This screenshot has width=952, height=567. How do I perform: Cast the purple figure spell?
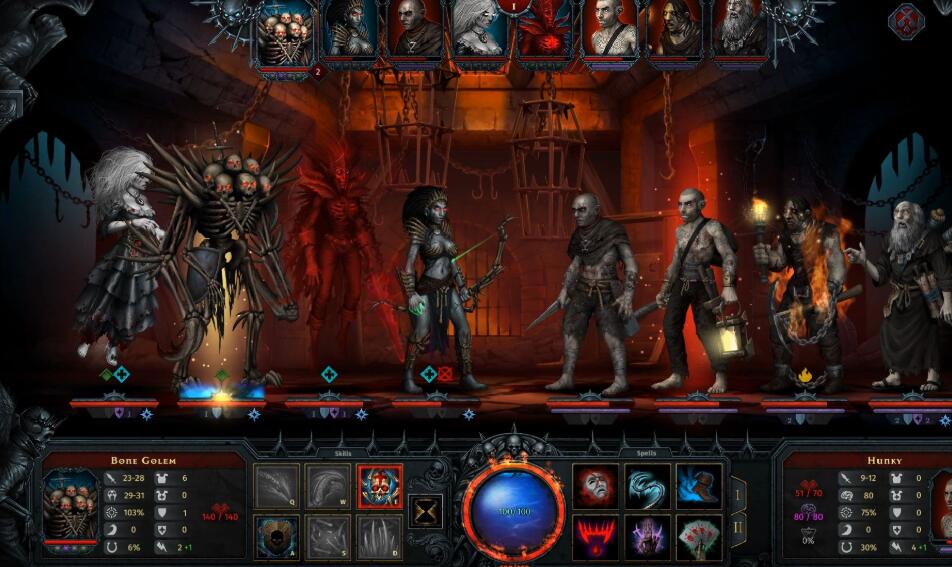point(648,537)
